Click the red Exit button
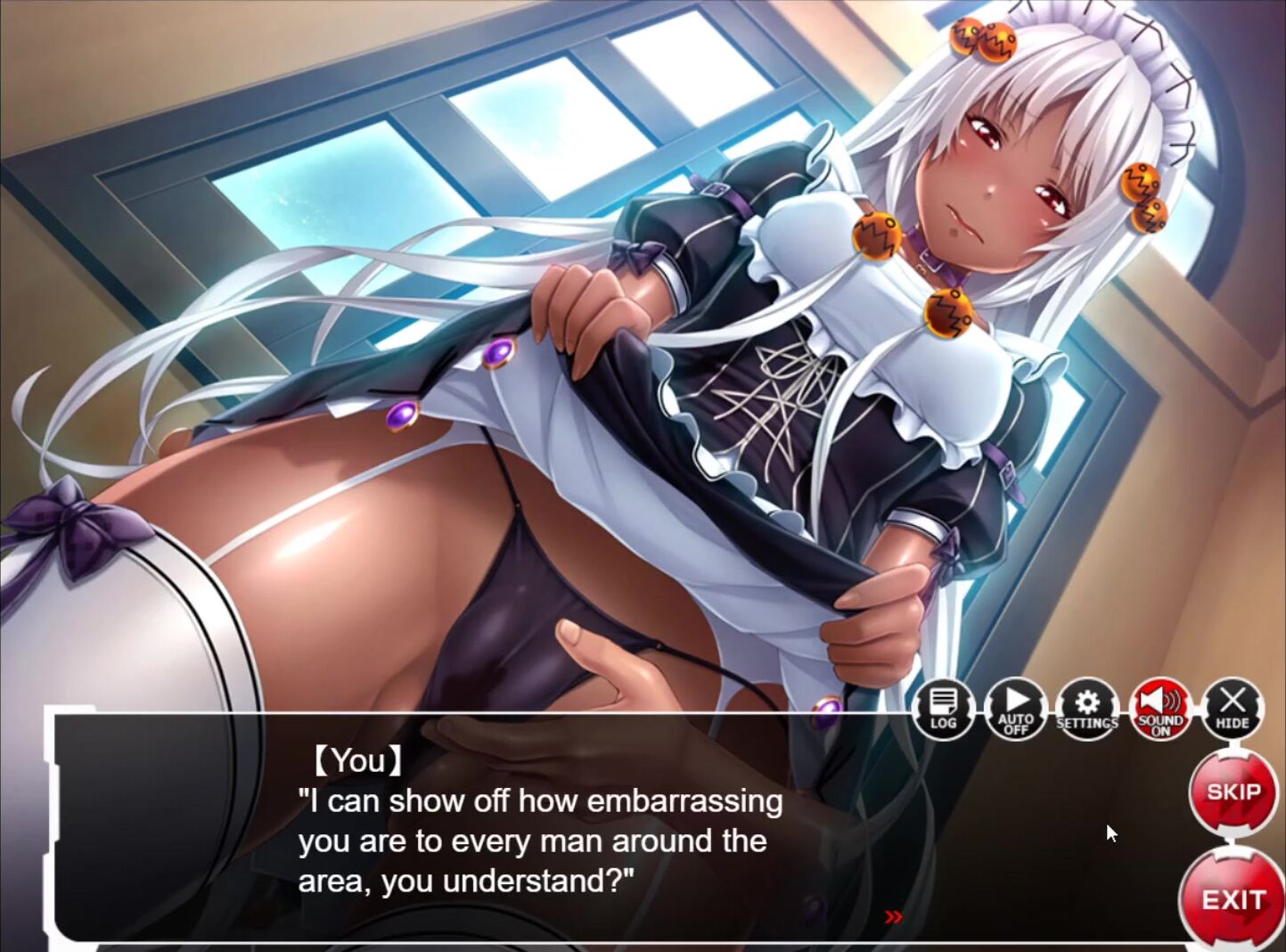 tap(1233, 899)
